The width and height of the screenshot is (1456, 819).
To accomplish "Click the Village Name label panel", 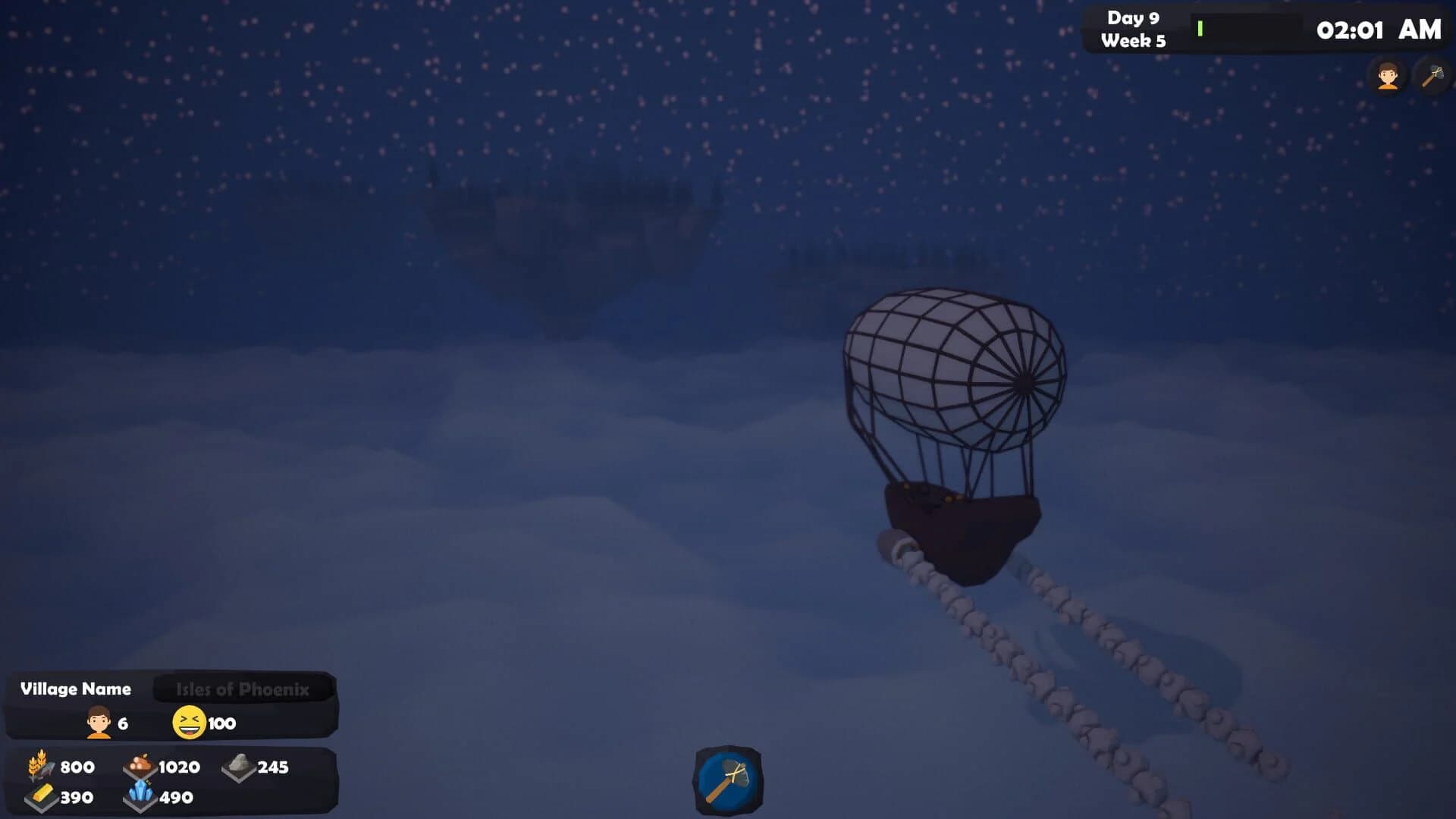I will click(x=76, y=689).
